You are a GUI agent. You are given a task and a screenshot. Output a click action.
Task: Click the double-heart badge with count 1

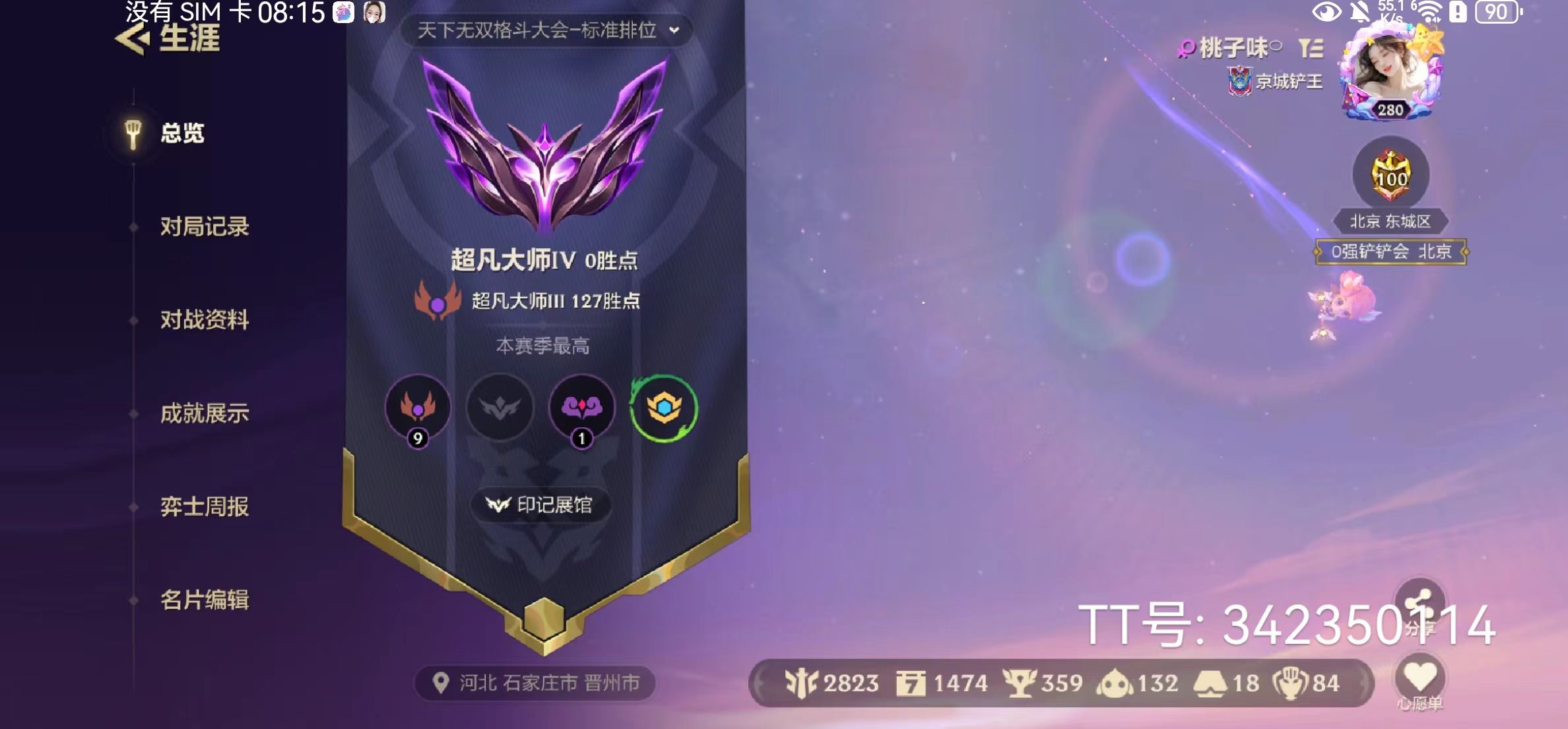pos(582,408)
